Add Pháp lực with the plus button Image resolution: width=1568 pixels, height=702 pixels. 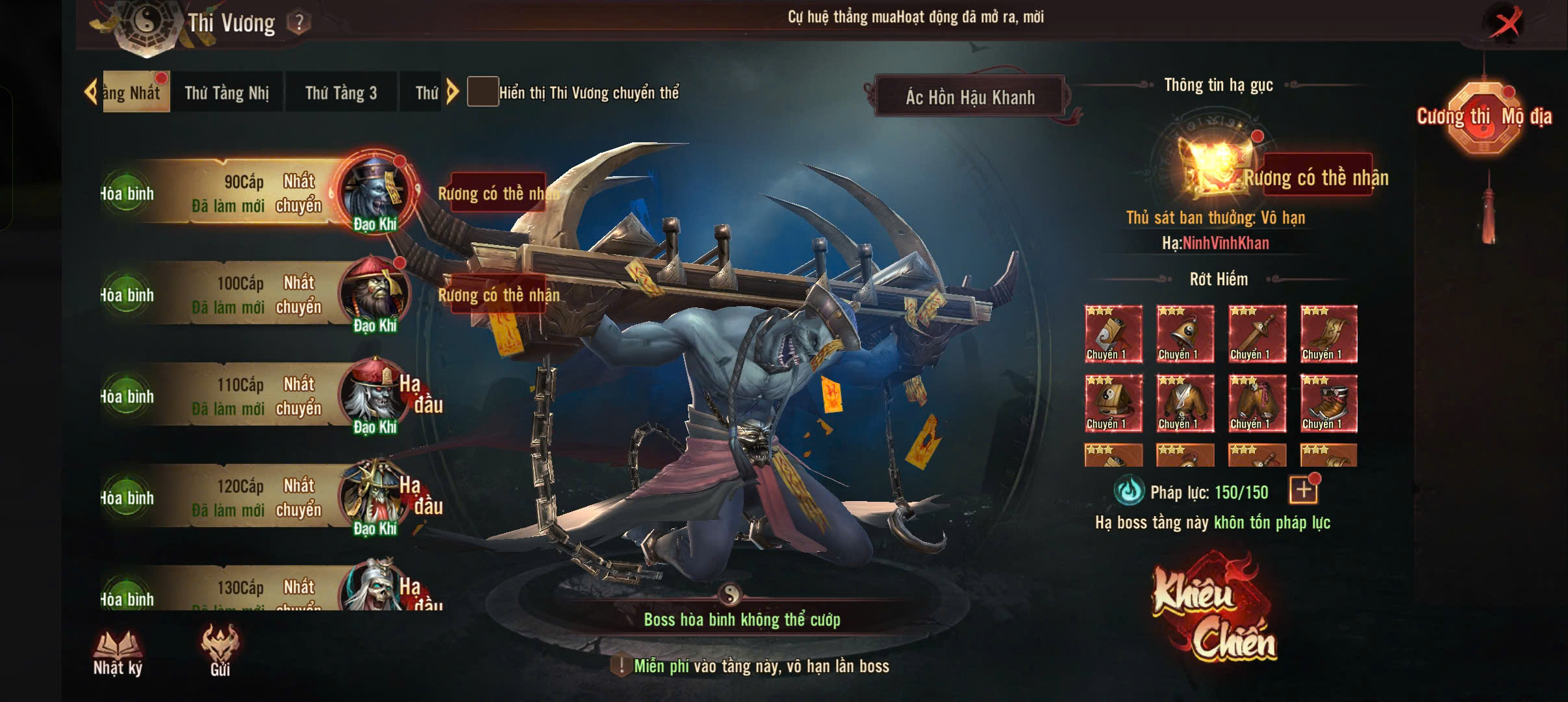coord(1303,491)
